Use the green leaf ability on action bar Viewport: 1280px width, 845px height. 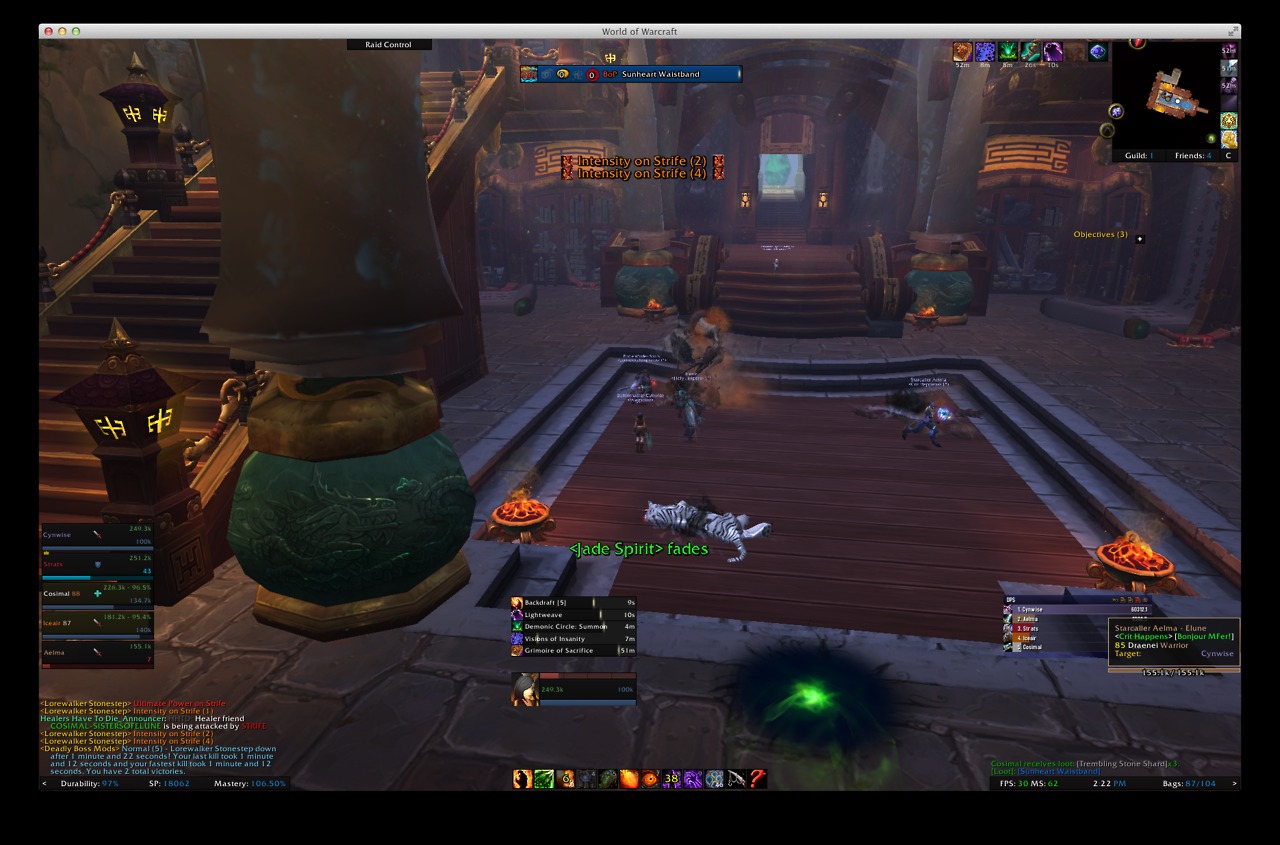tap(544, 779)
